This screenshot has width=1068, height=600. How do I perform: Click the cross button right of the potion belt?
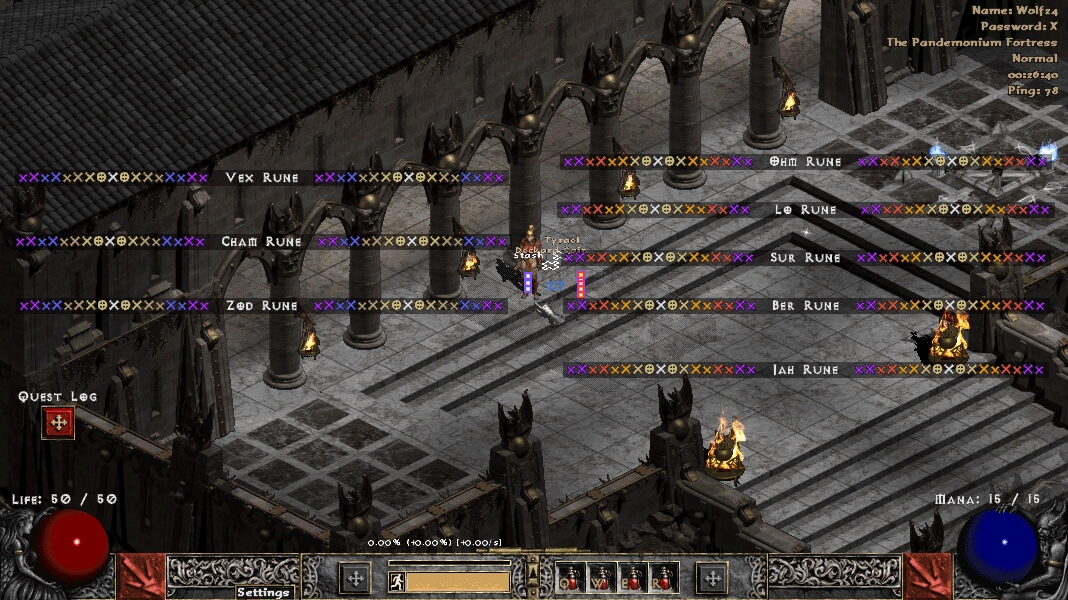pos(712,577)
